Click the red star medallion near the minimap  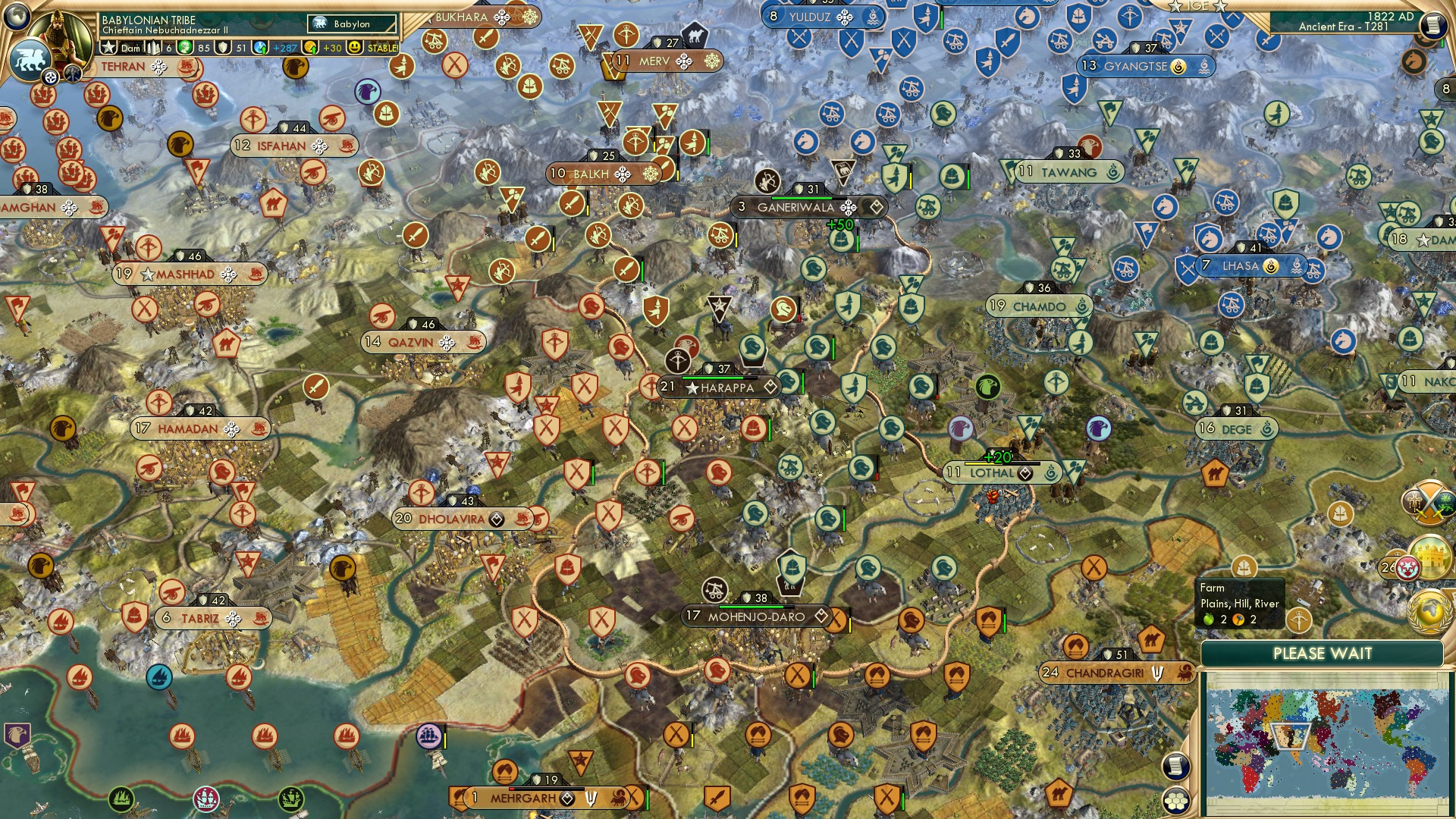tap(1408, 566)
